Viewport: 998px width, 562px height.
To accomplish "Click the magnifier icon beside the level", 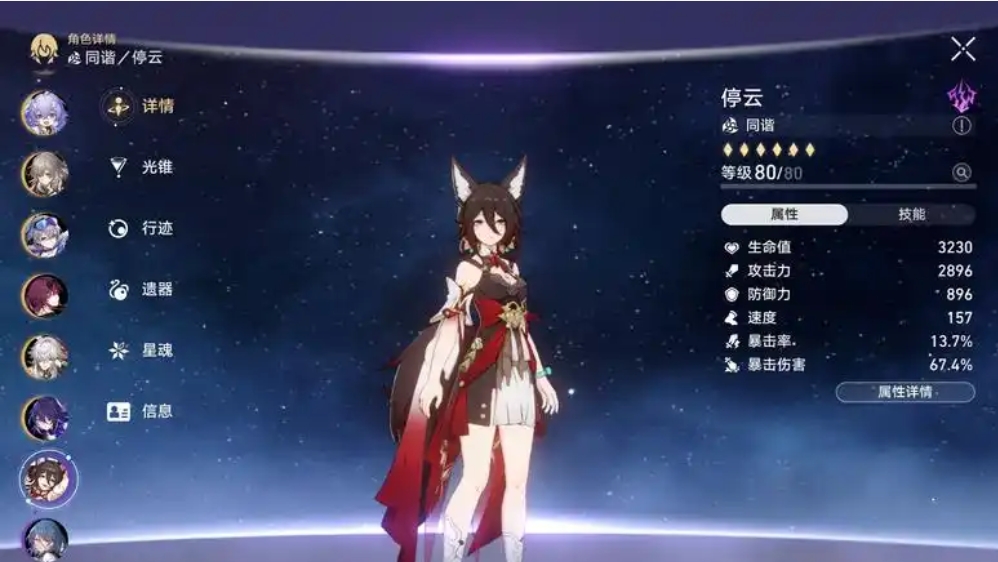I will (x=961, y=173).
